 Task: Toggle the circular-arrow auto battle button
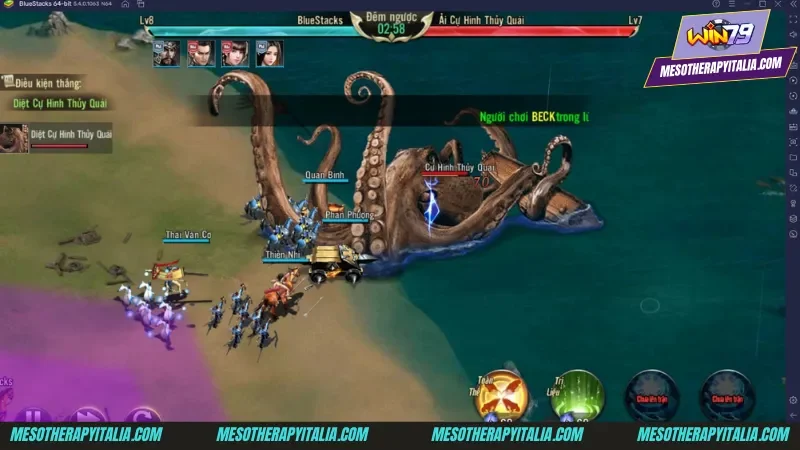143,415
